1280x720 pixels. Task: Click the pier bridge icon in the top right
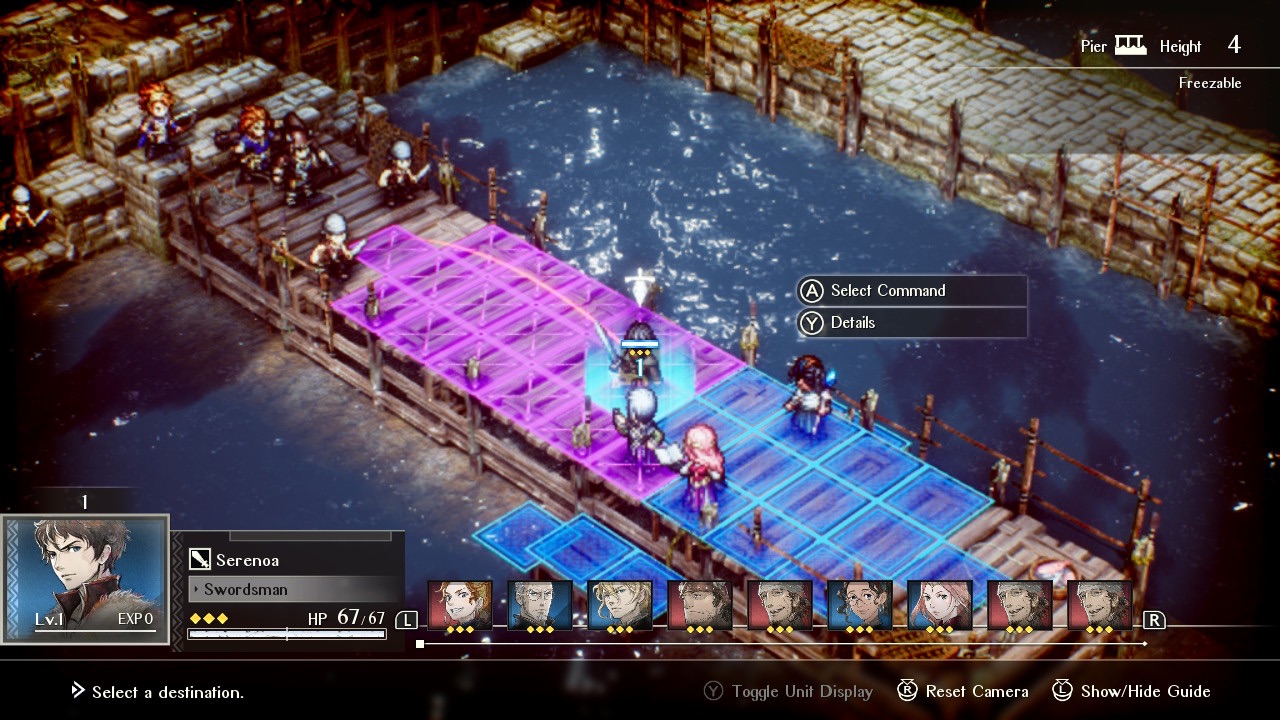pos(1130,44)
